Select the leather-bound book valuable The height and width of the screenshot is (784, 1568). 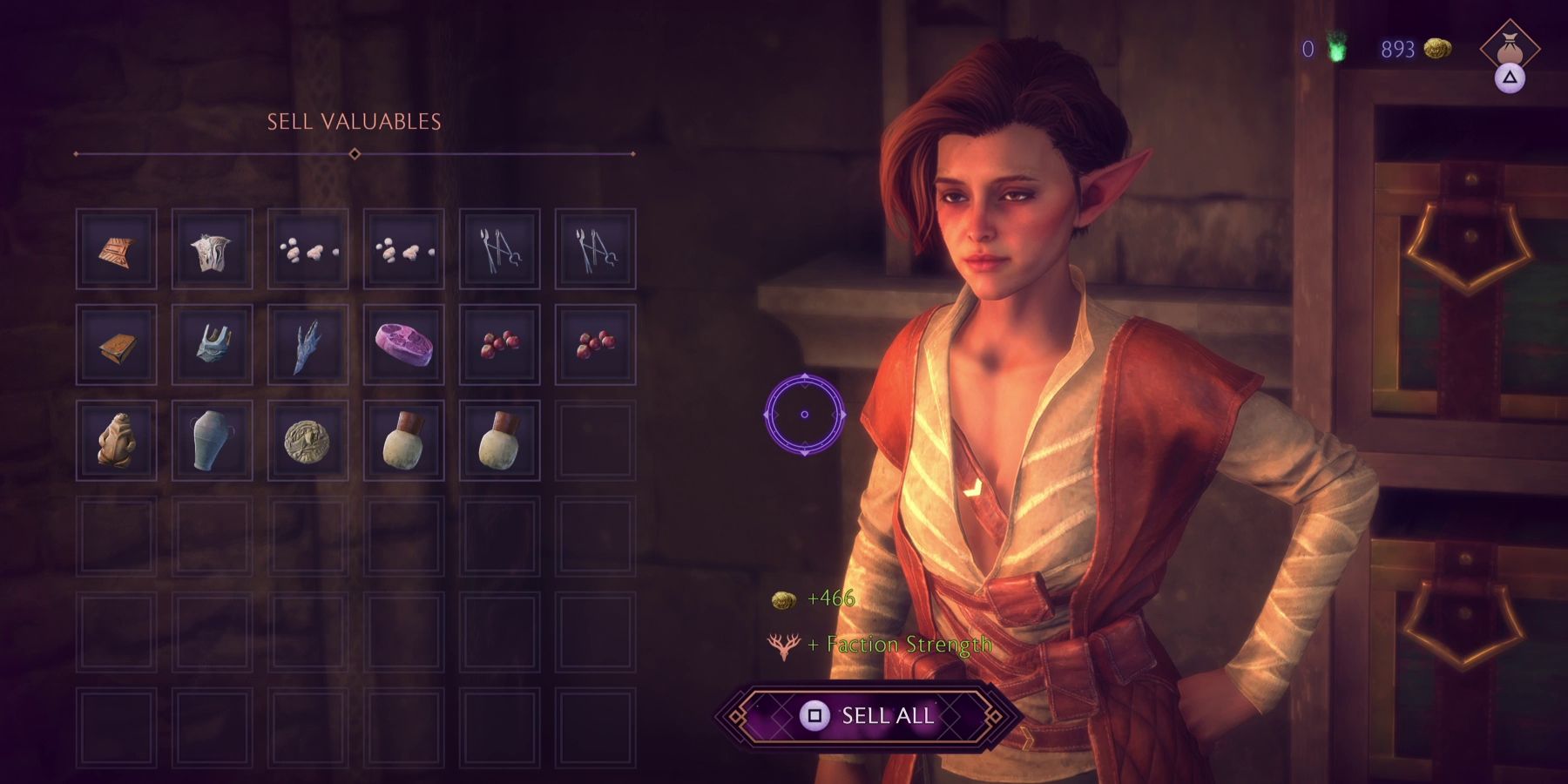click(x=119, y=346)
